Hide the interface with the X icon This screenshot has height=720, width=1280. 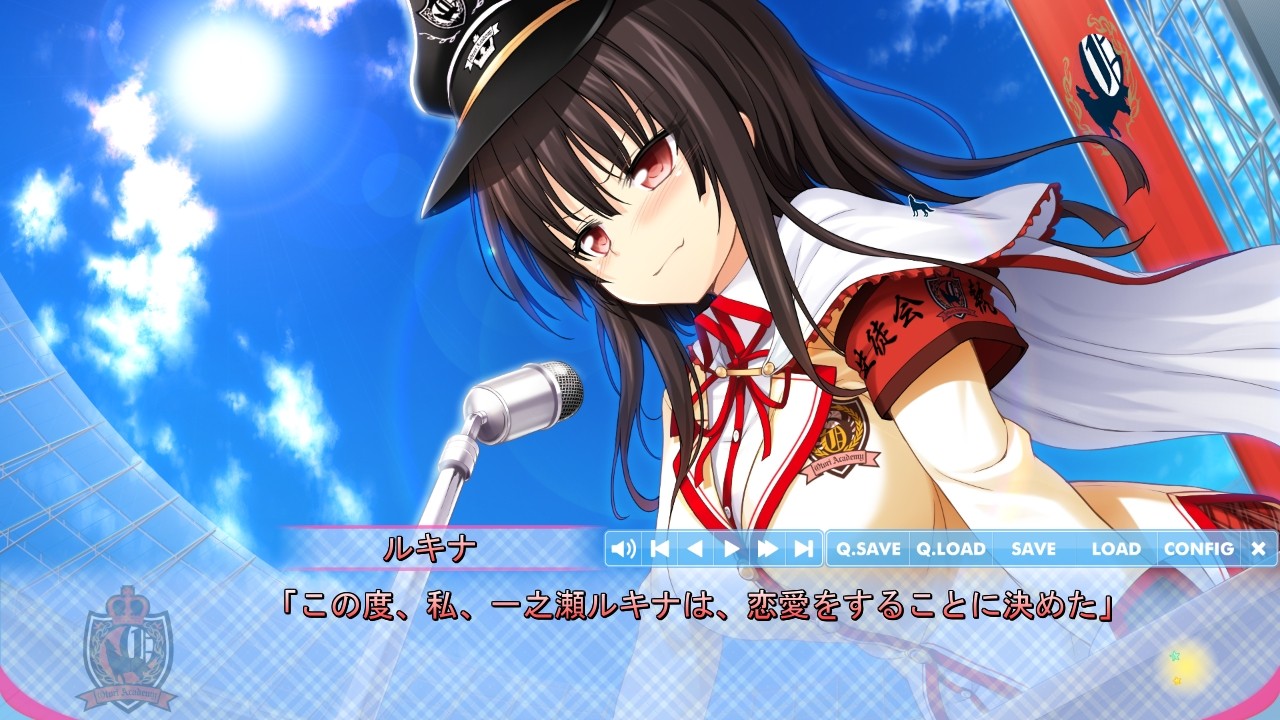tap(1256, 548)
